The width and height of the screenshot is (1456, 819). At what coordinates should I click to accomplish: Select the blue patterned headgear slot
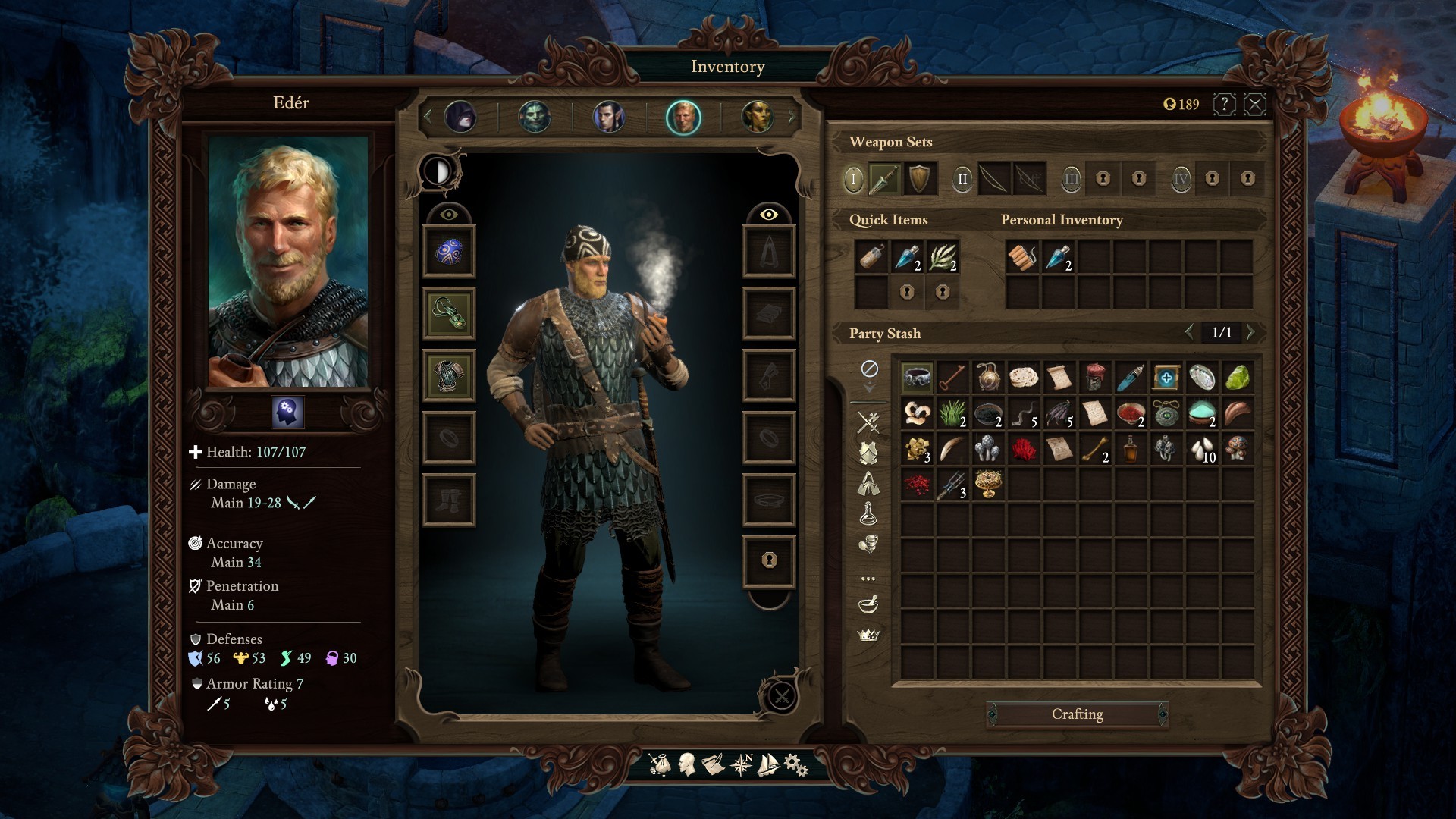[449, 251]
